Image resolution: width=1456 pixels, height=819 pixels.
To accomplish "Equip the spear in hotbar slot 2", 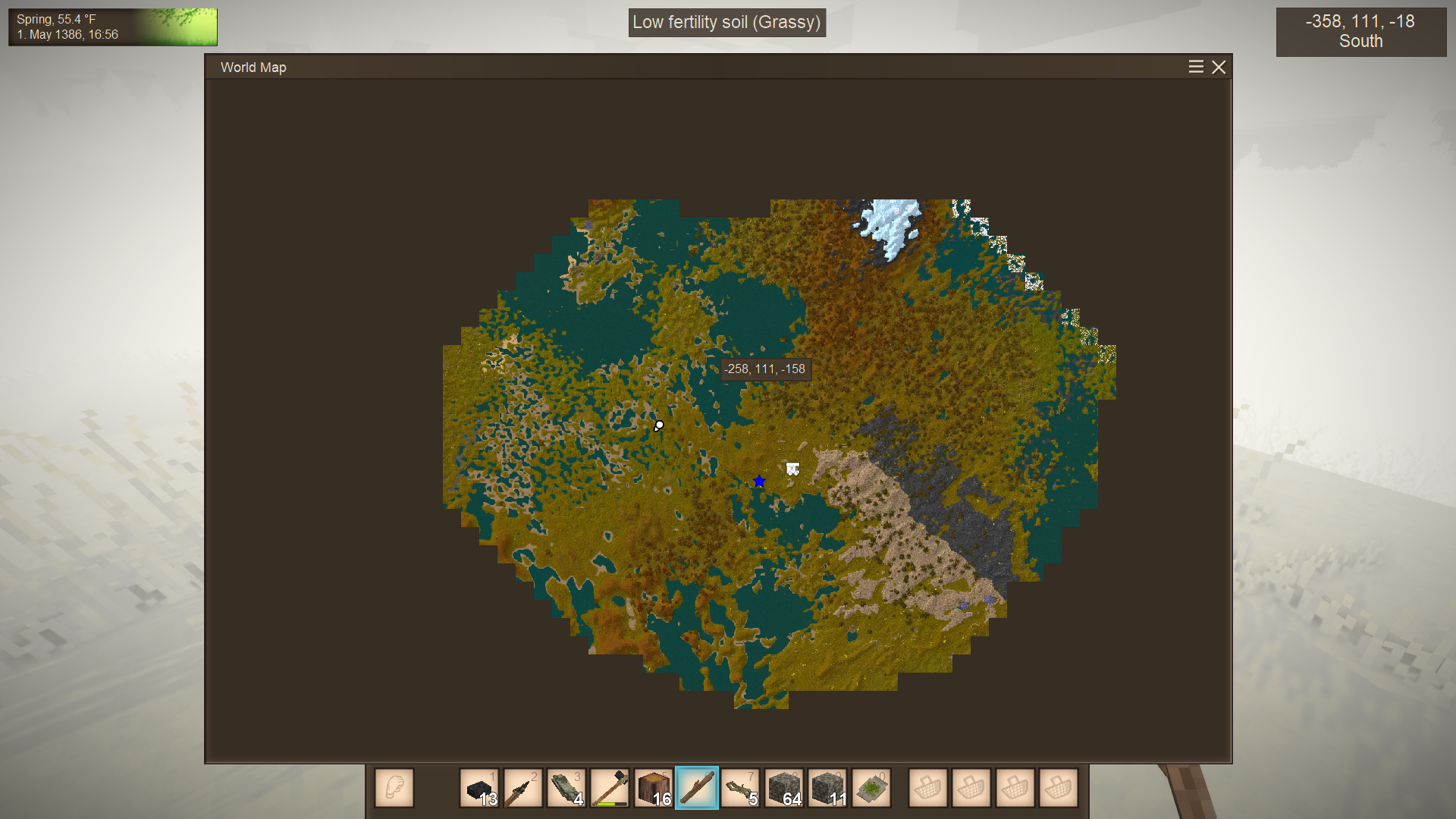I will (522, 789).
